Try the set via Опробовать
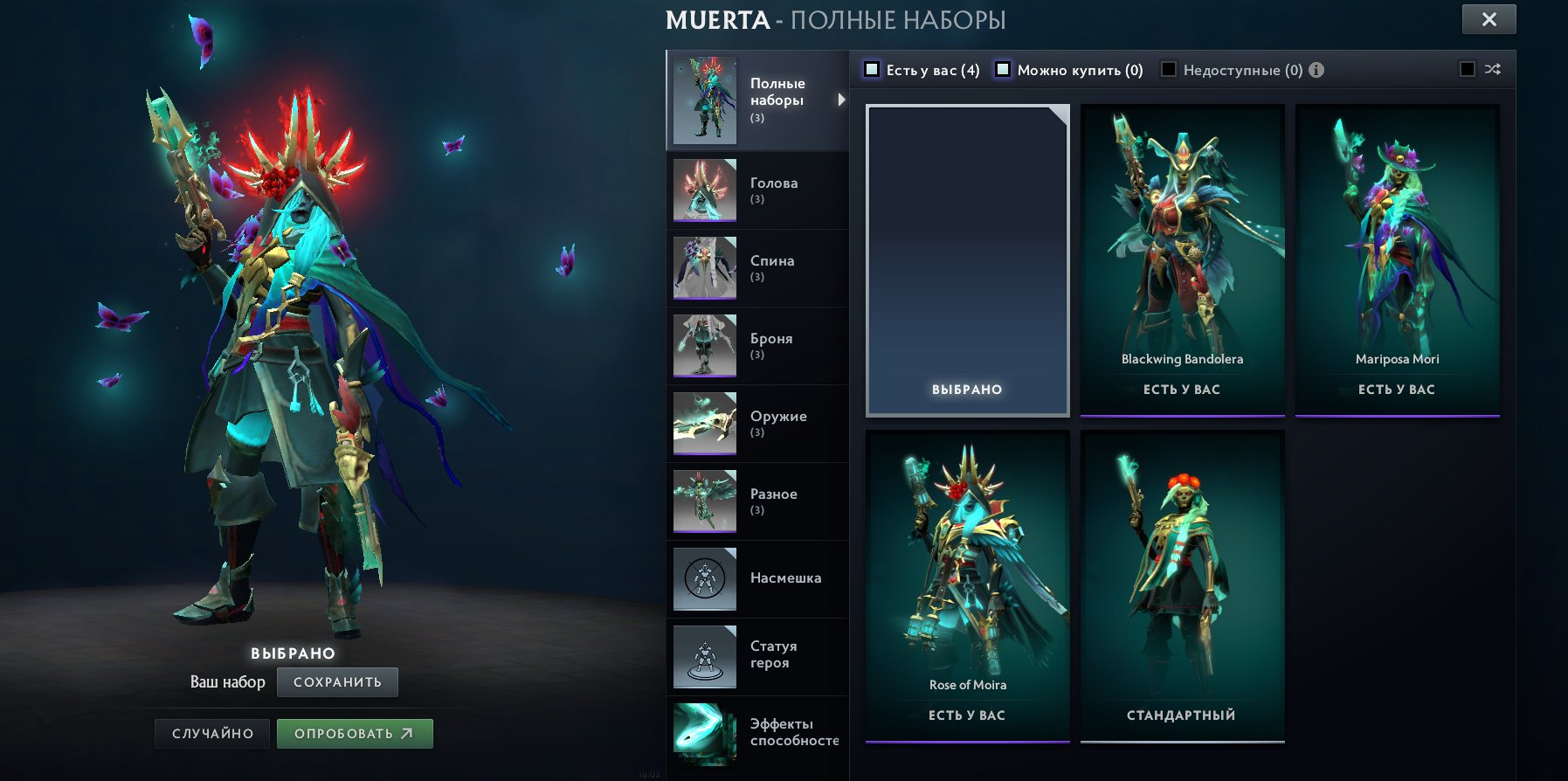The image size is (1568, 781). tap(354, 734)
